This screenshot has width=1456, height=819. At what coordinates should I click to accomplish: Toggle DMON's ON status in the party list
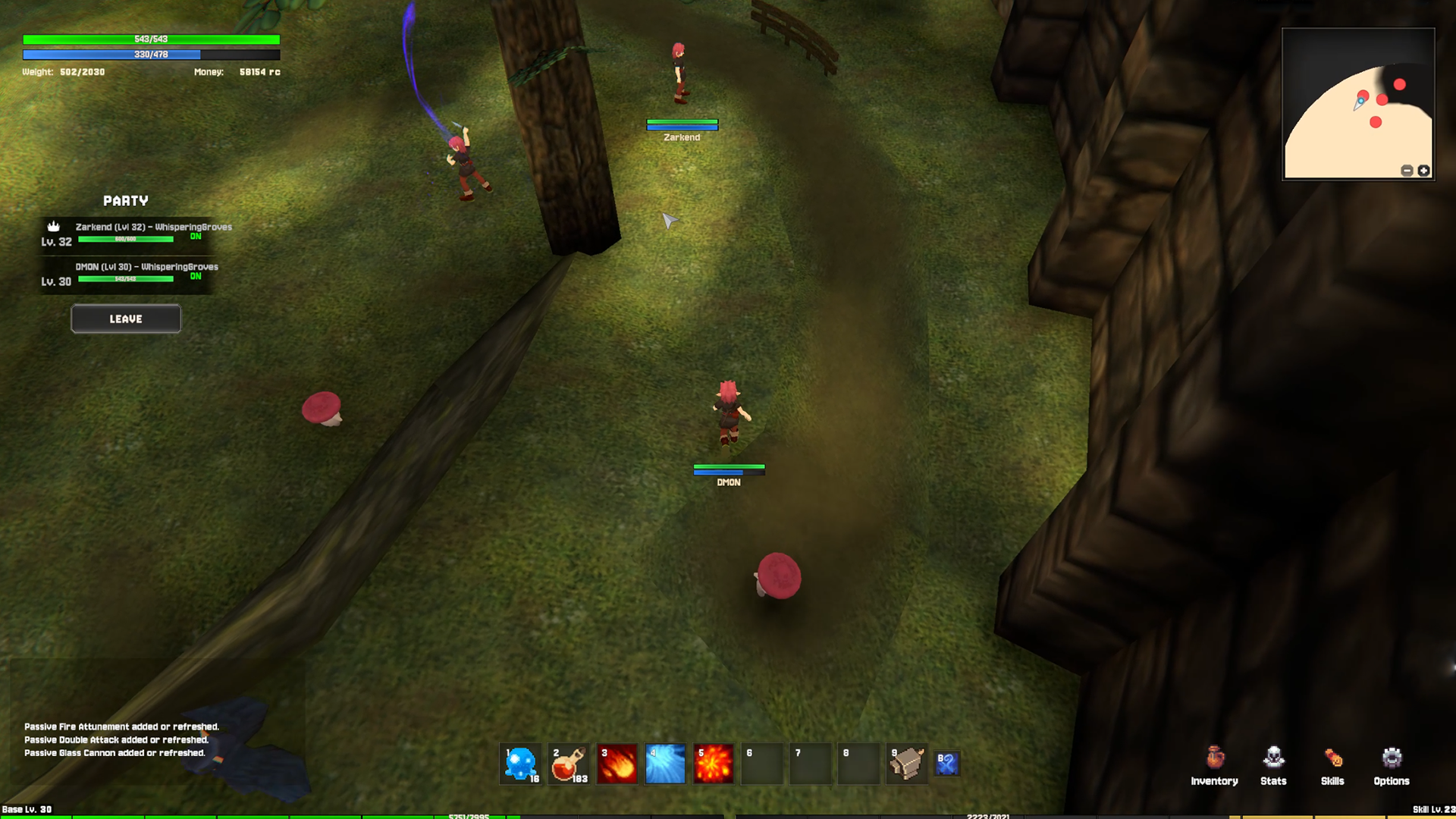coord(196,277)
